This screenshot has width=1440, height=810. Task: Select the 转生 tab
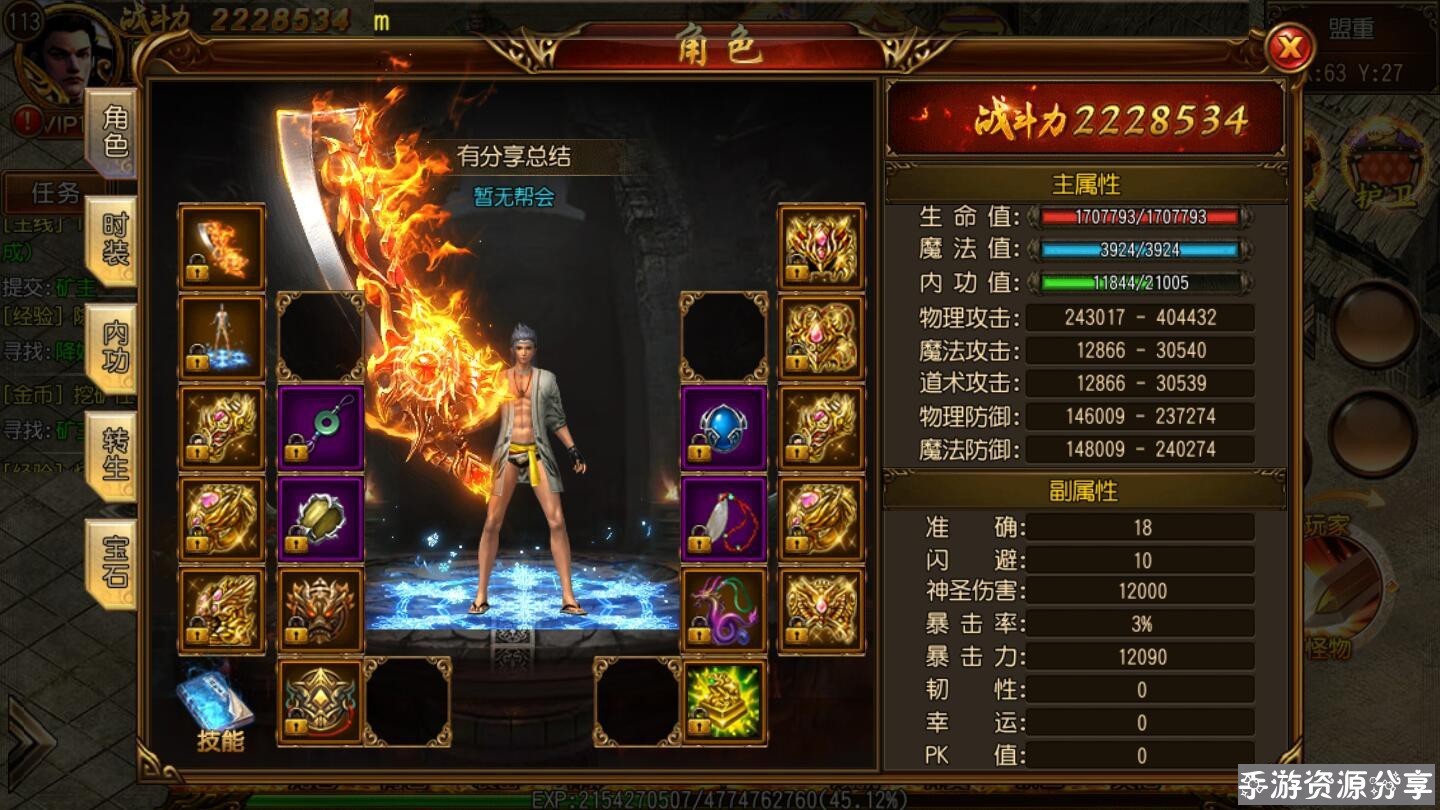pyautogui.click(x=113, y=455)
